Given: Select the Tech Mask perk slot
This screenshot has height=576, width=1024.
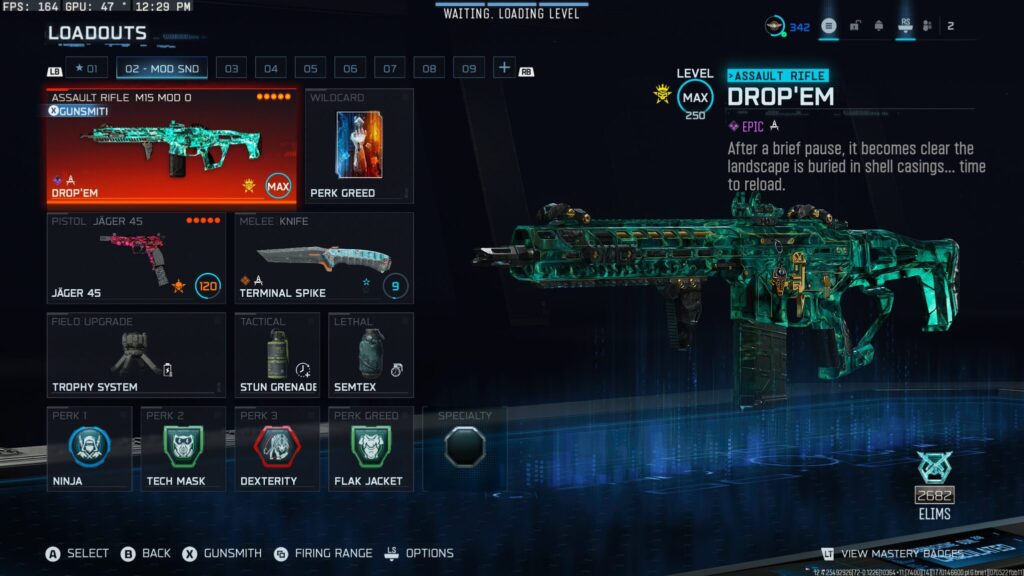Looking at the screenshot, I should (x=183, y=448).
